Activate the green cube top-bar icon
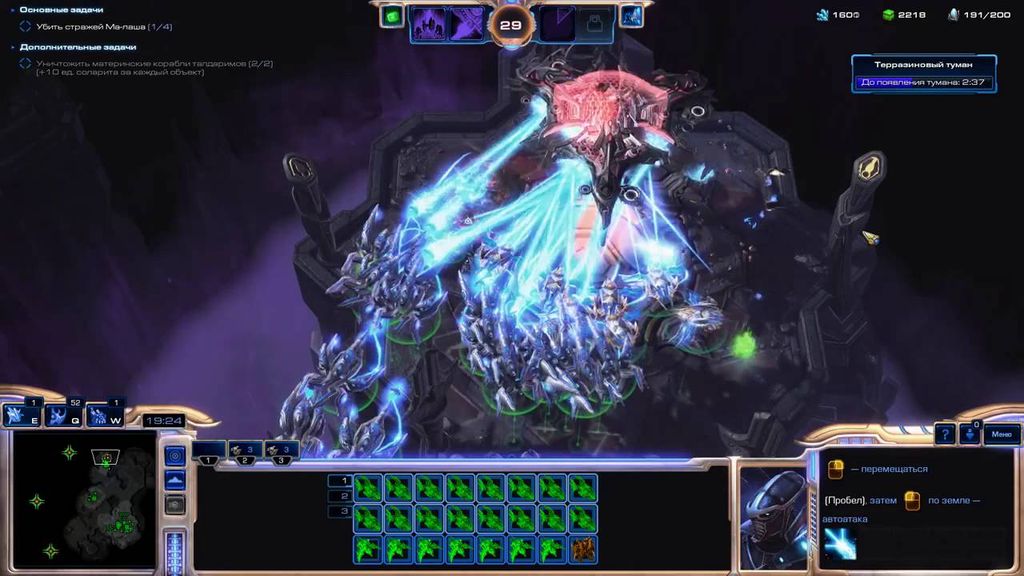Screen dimensions: 1024x576 point(392,16)
